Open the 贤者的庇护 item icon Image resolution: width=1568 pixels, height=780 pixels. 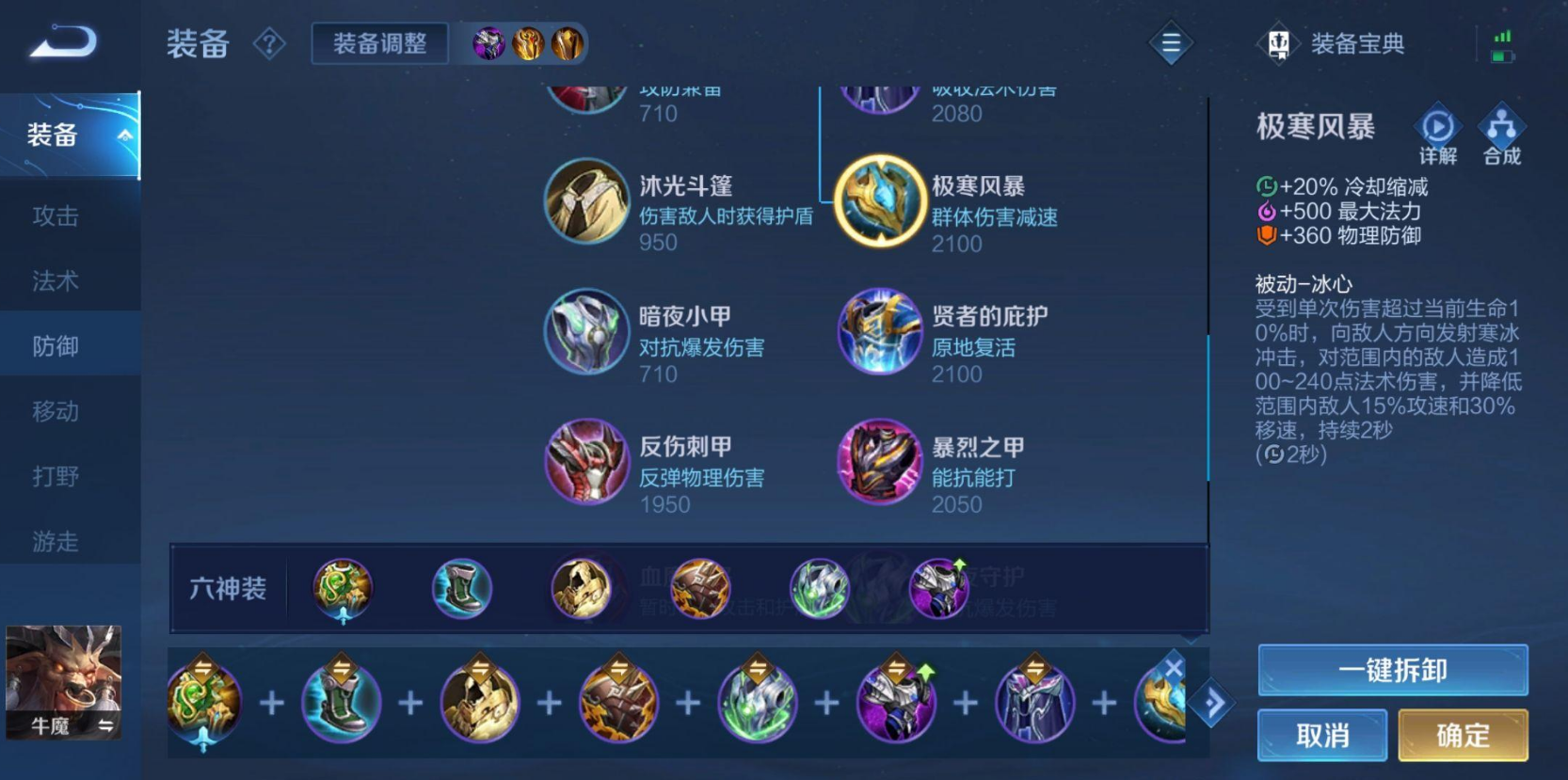pyautogui.click(x=879, y=332)
